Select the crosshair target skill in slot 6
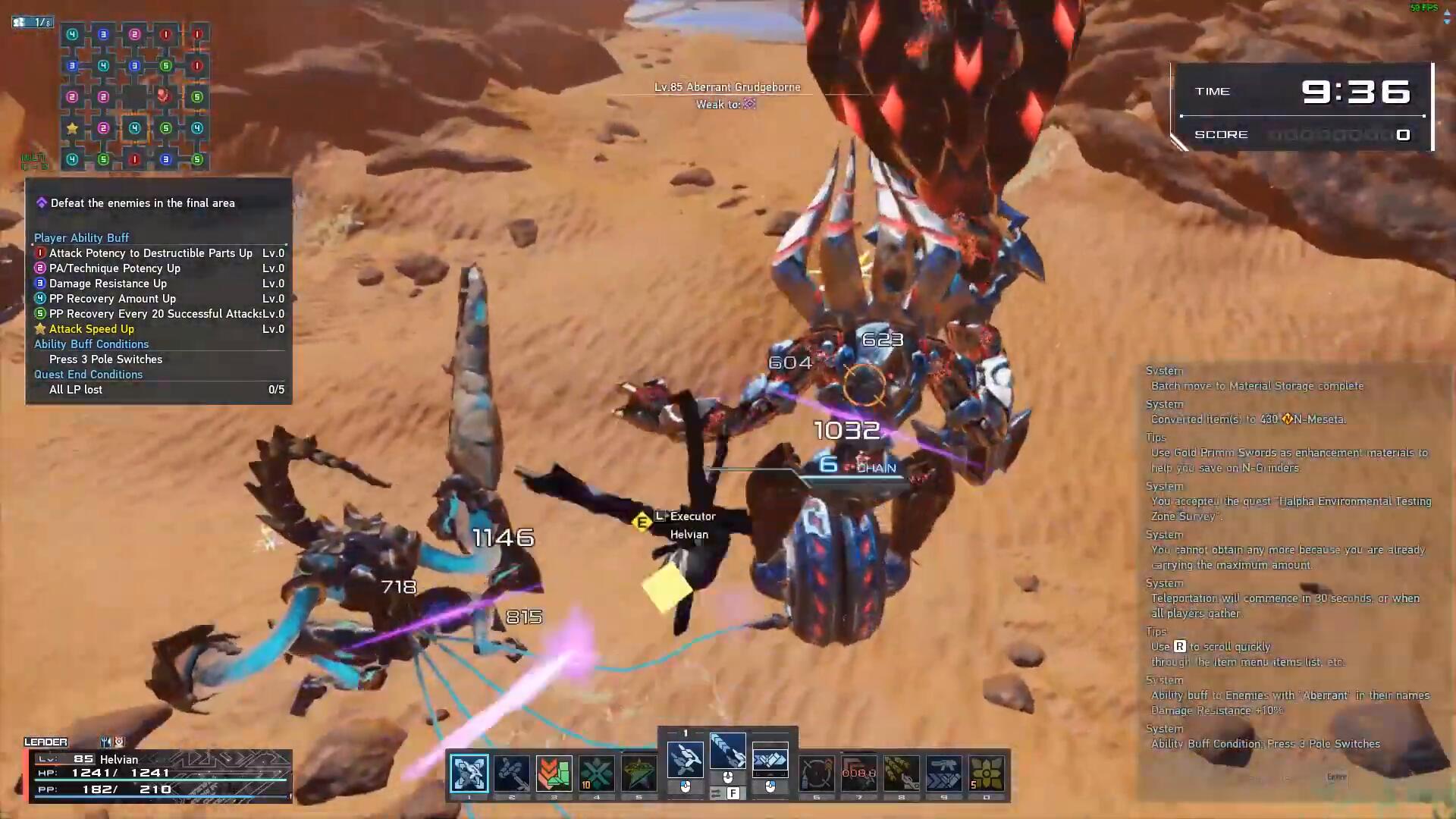 (x=817, y=773)
